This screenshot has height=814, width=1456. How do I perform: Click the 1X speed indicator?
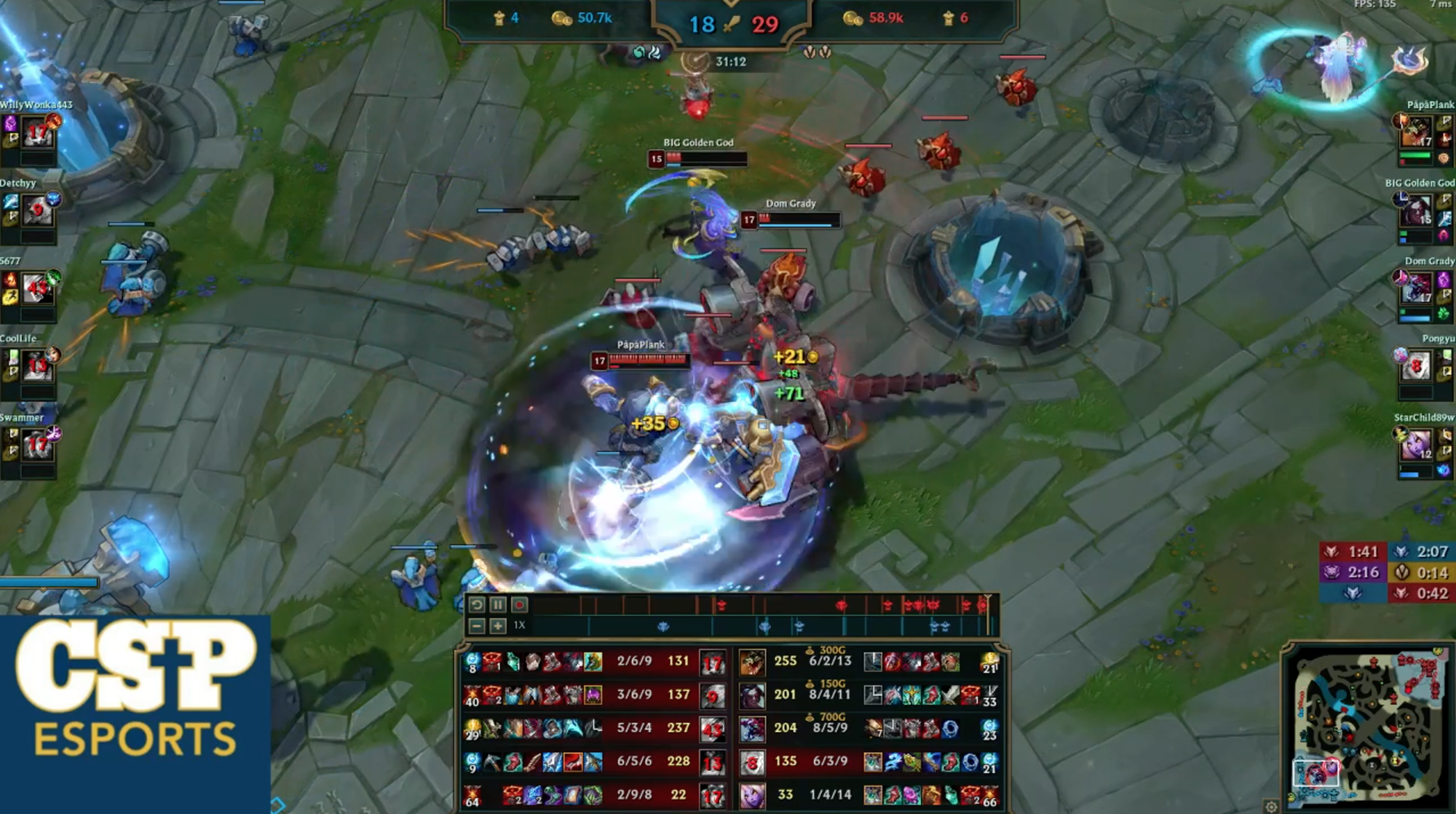pyautogui.click(x=521, y=625)
